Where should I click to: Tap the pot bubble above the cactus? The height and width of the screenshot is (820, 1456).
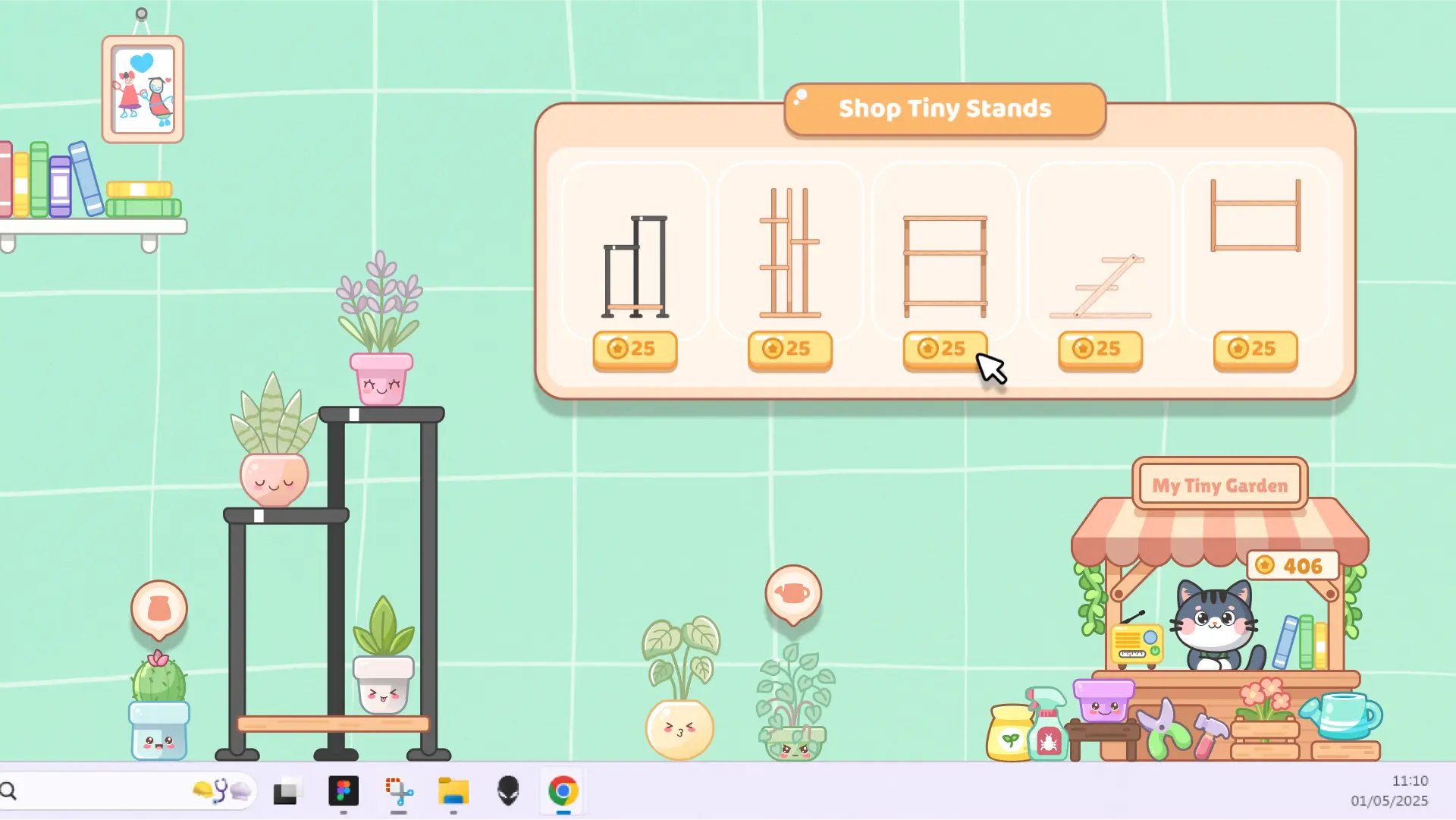click(159, 608)
